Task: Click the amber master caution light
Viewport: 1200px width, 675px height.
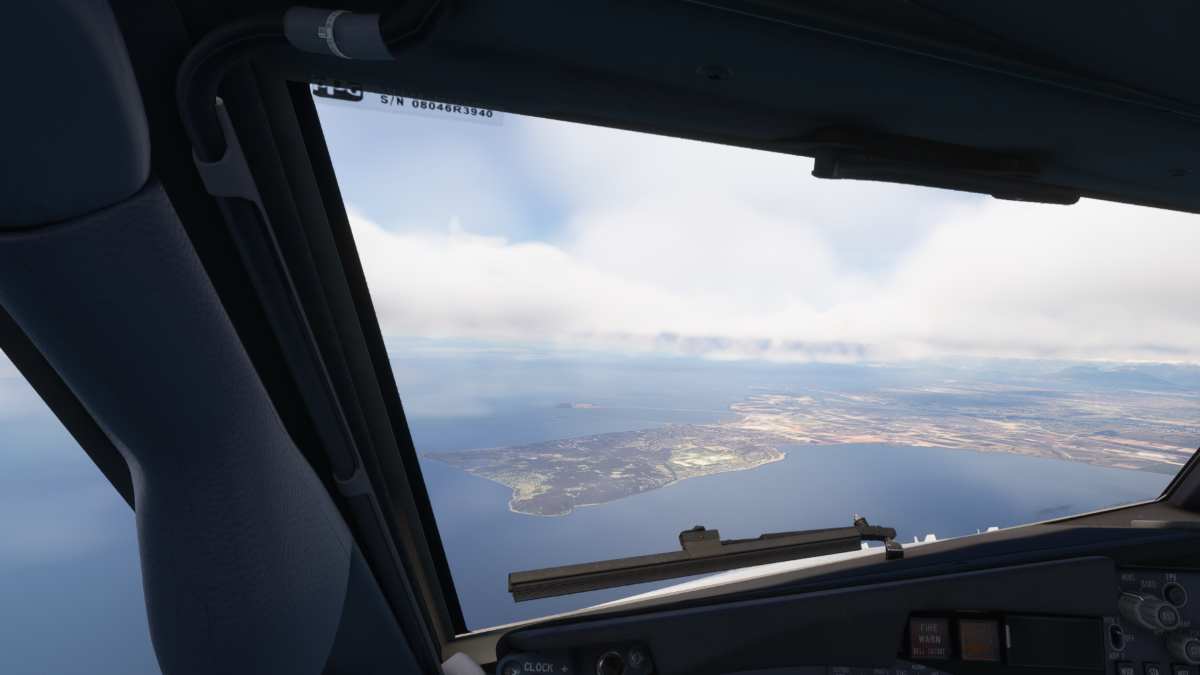Action: tap(979, 640)
